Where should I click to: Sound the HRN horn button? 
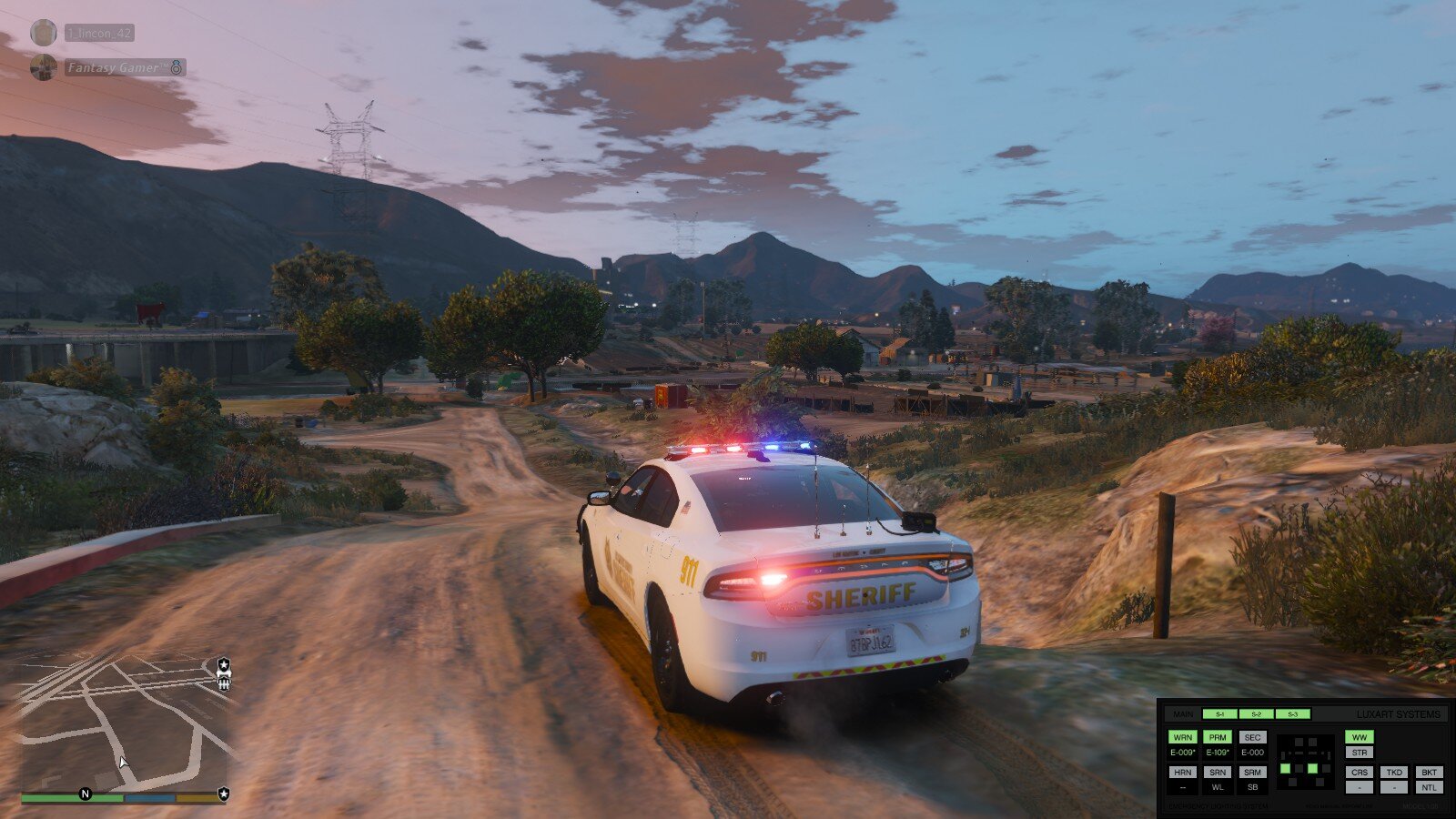(1182, 772)
